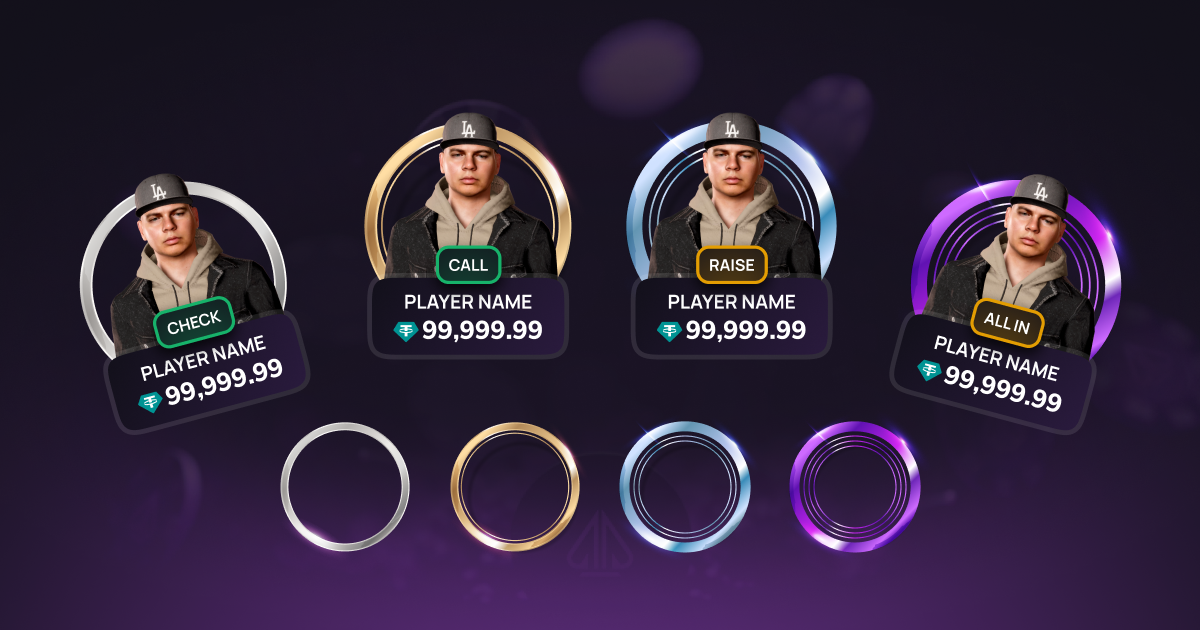Choose the empty gold avatar frame
The height and width of the screenshot is (630, 1200).
(x=515, y=487)
